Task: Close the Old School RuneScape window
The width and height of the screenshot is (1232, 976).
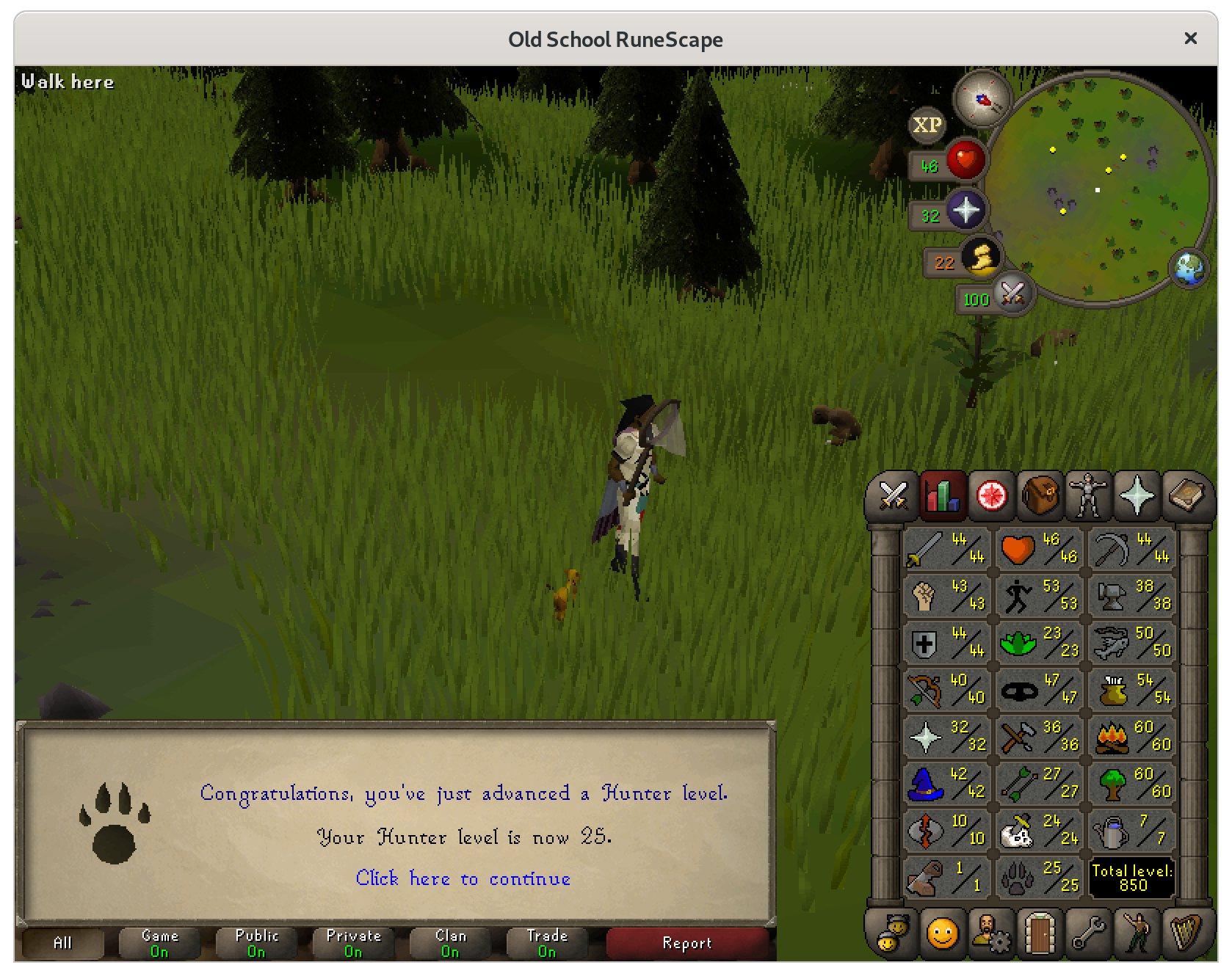Action: click(1190, 38)
